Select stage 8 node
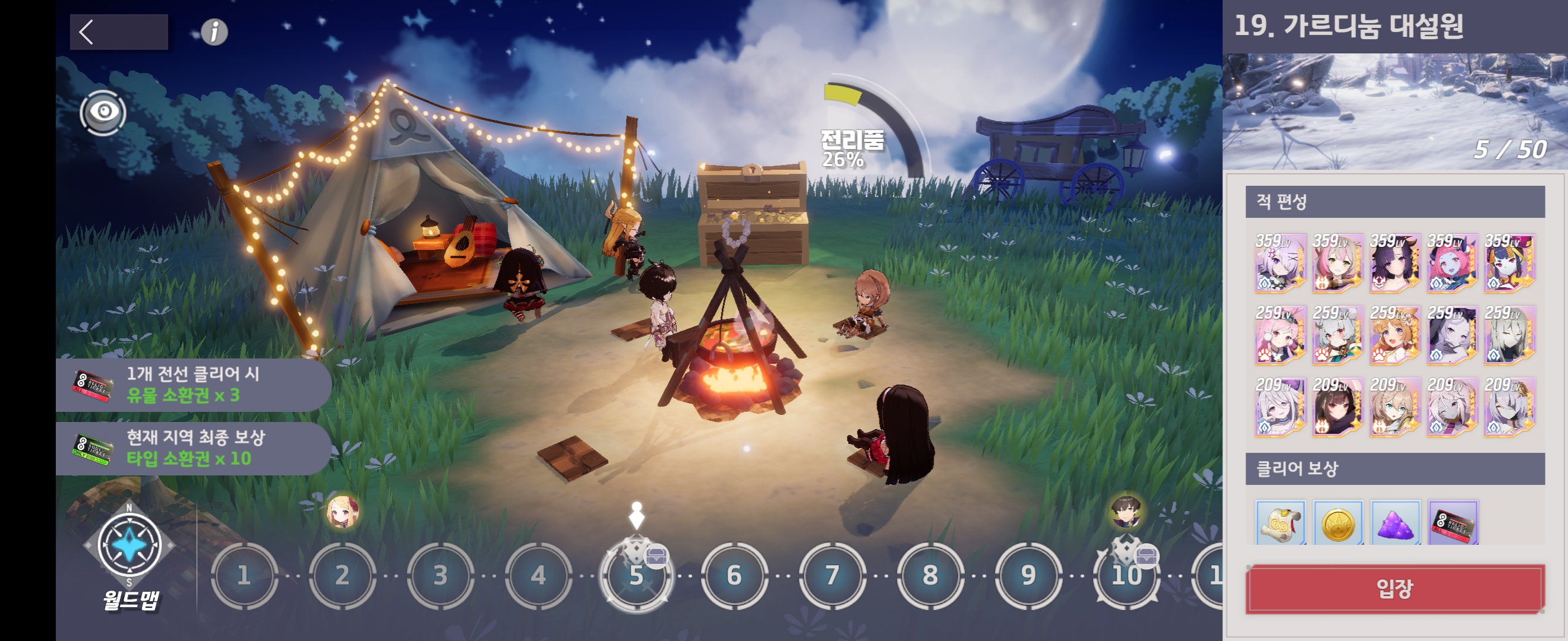This screenshot has width=1568, height=641. tap(930, 575)
